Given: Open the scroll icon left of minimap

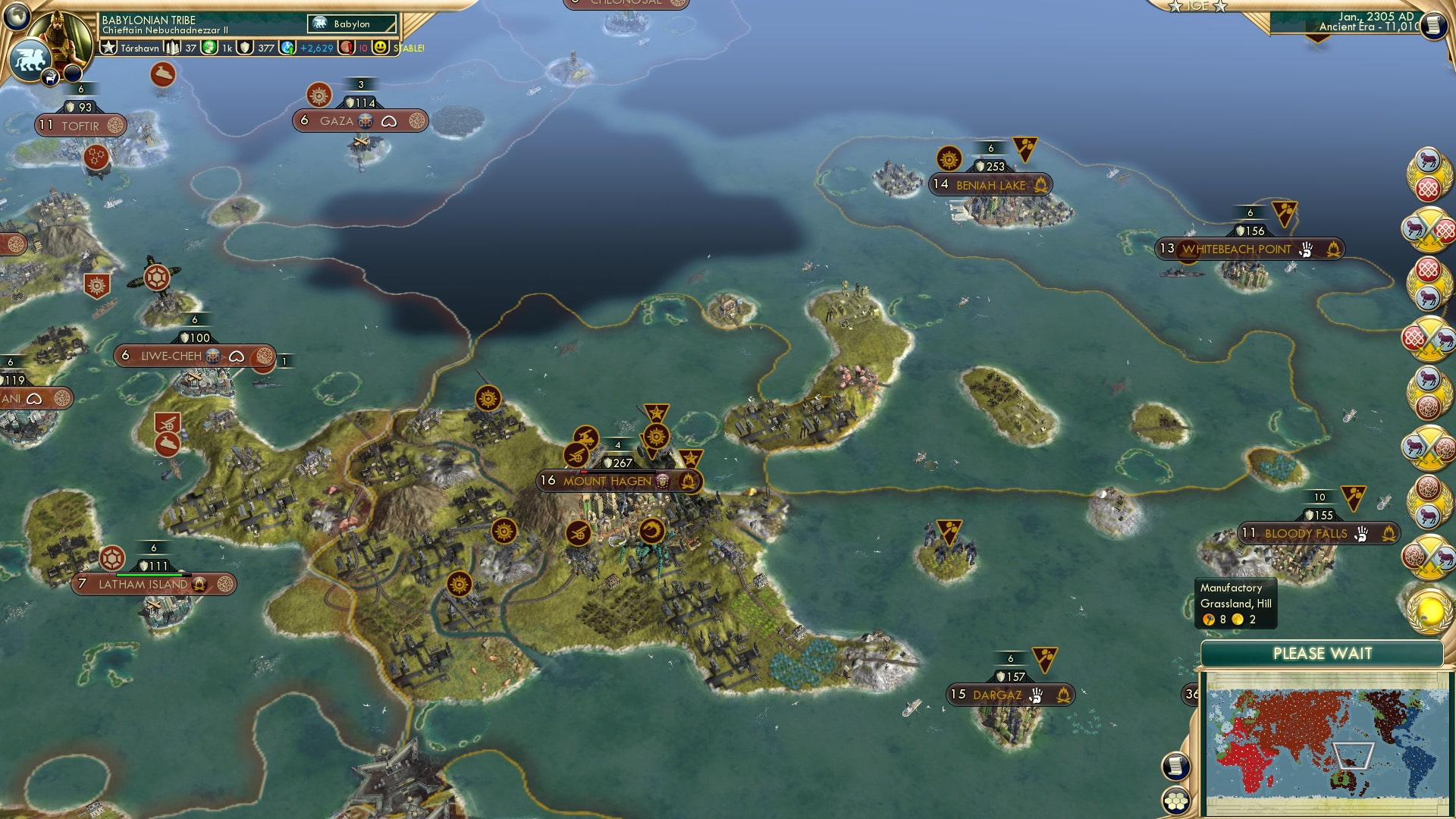Looking at the screenshot, I should click(1175, 766).
